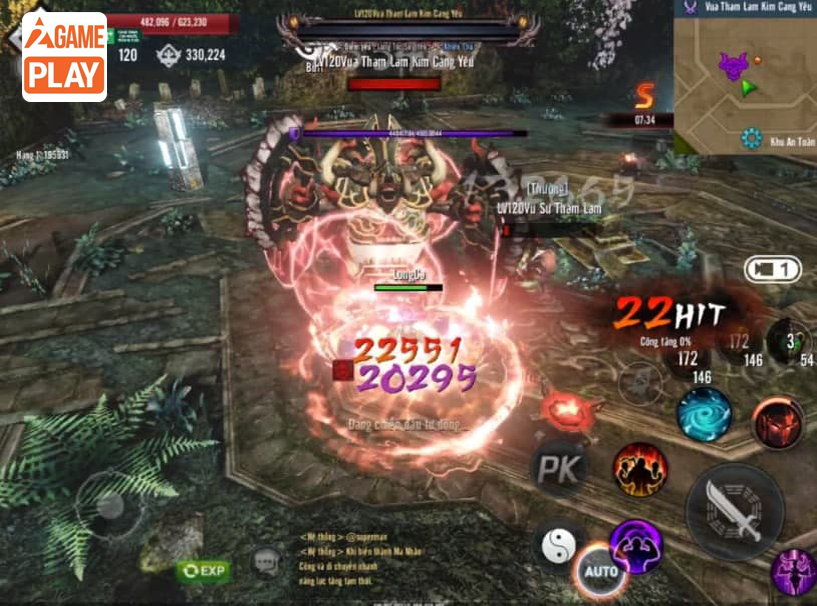Cast the flaming warrior silhouette skill
The width and height of the screenshot is (817, 606).
point(640,469)
